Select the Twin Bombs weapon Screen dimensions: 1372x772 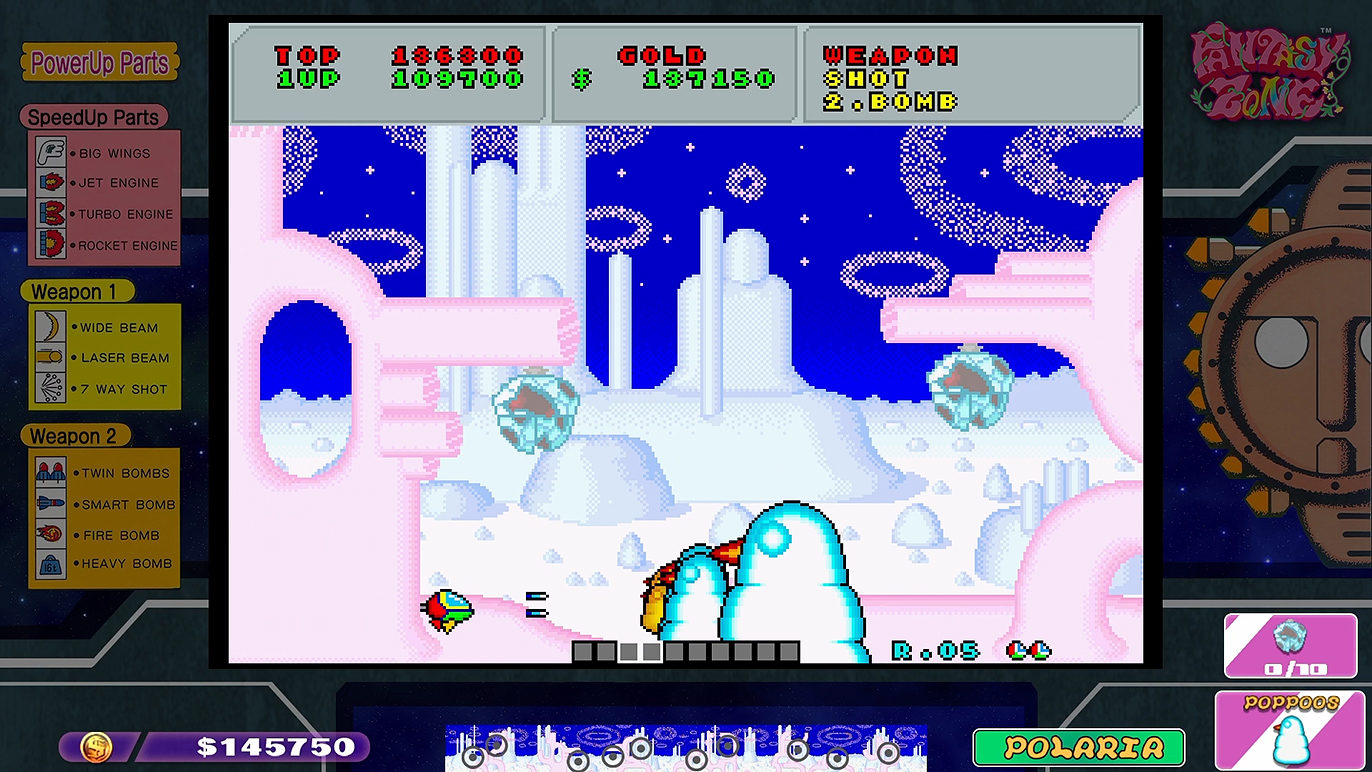click(104, 473)
